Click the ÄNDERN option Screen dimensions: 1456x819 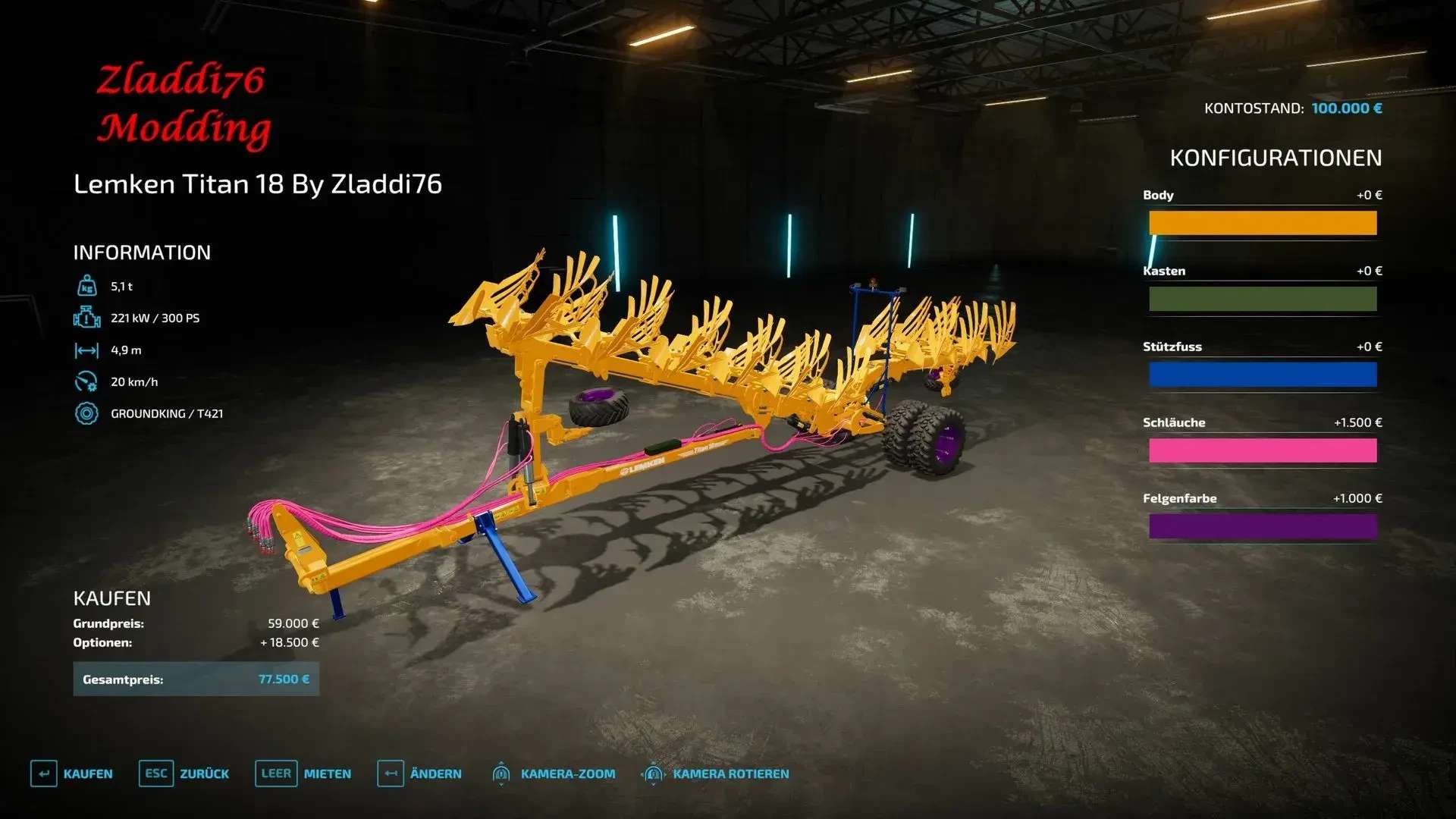(x=419, y=773)
